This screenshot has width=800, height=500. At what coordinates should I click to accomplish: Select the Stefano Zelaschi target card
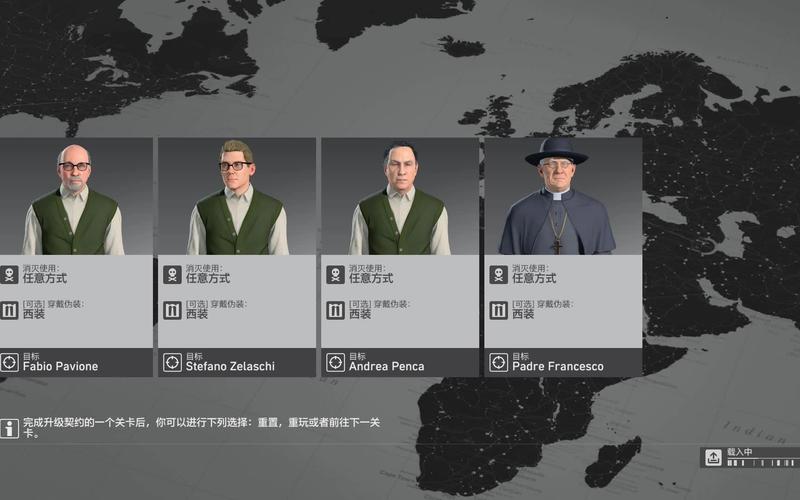click(237, 257)
